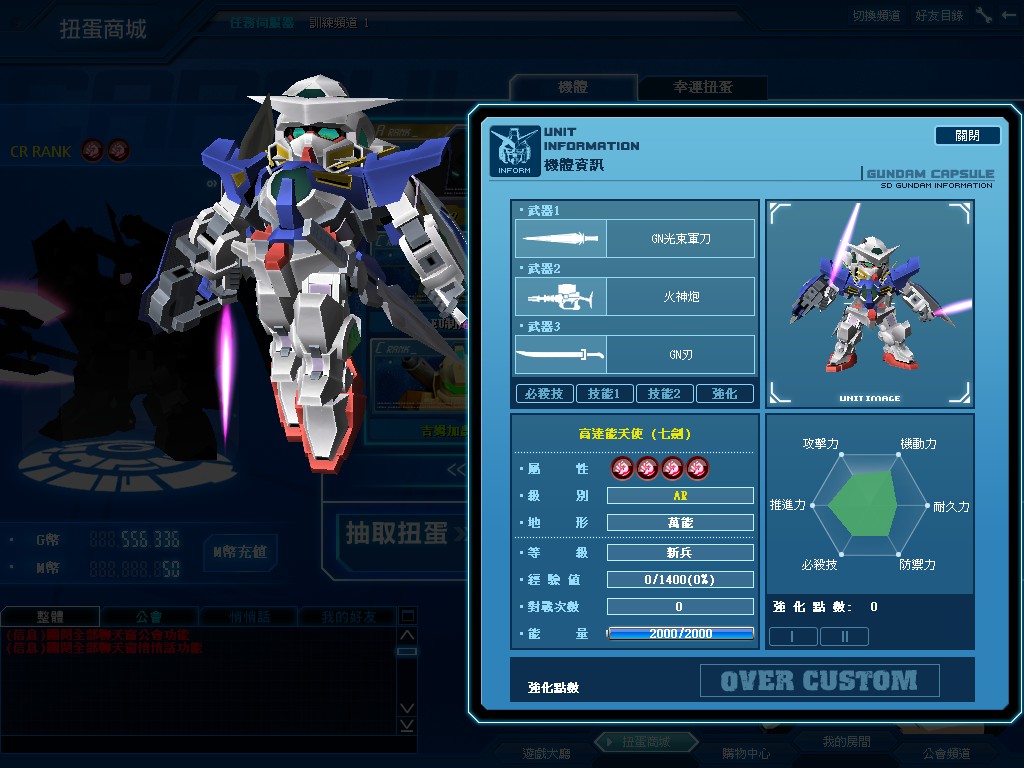Open settings via the wrench icon
This screenshot has height=768, width=1024.
(x=984, y=16)
